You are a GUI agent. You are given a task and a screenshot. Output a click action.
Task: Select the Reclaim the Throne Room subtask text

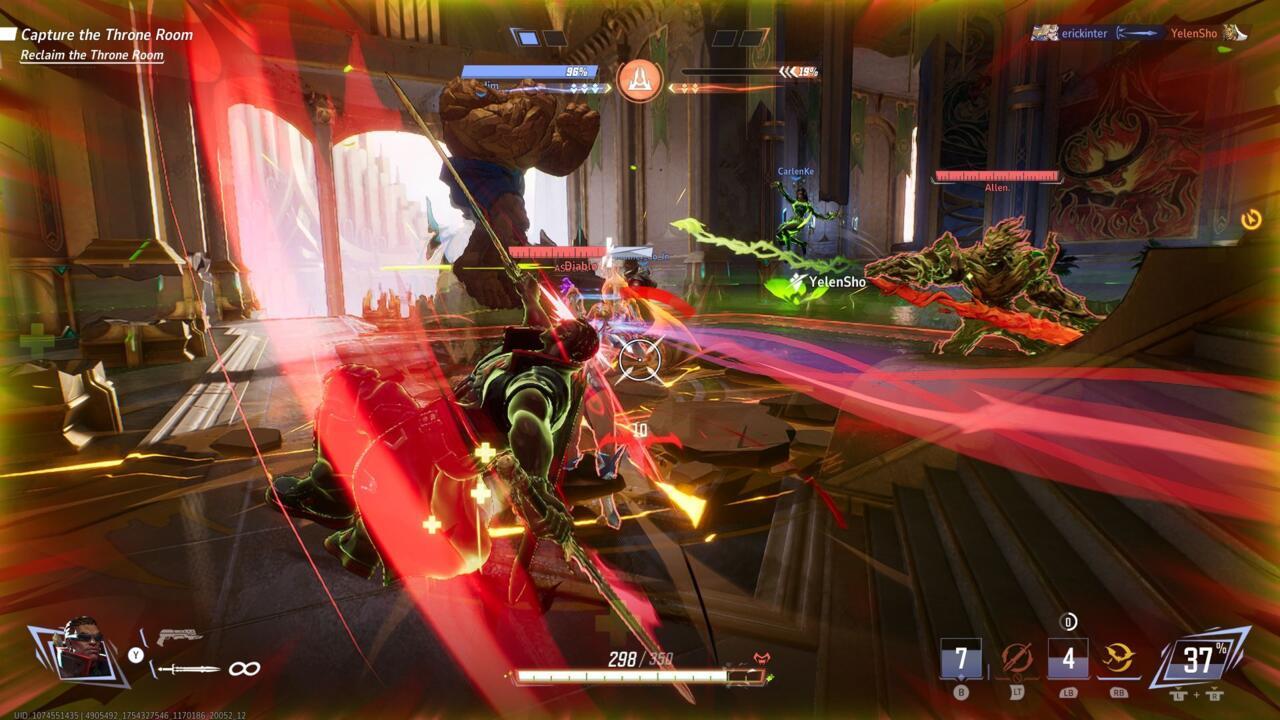click(92, 55)
